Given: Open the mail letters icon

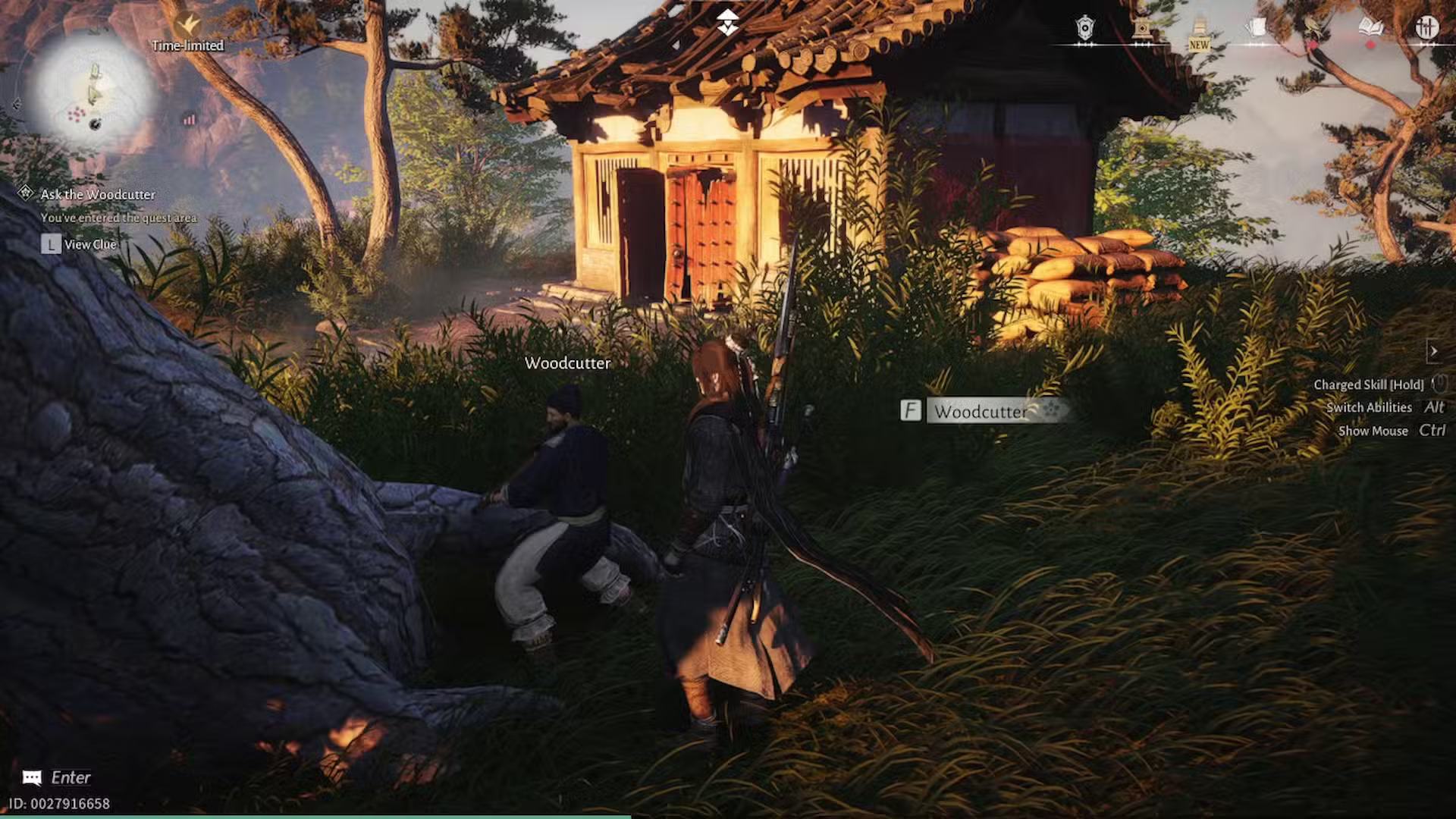Looking at the screenshot, I should pyautogui.click(x=1257, y=27).
